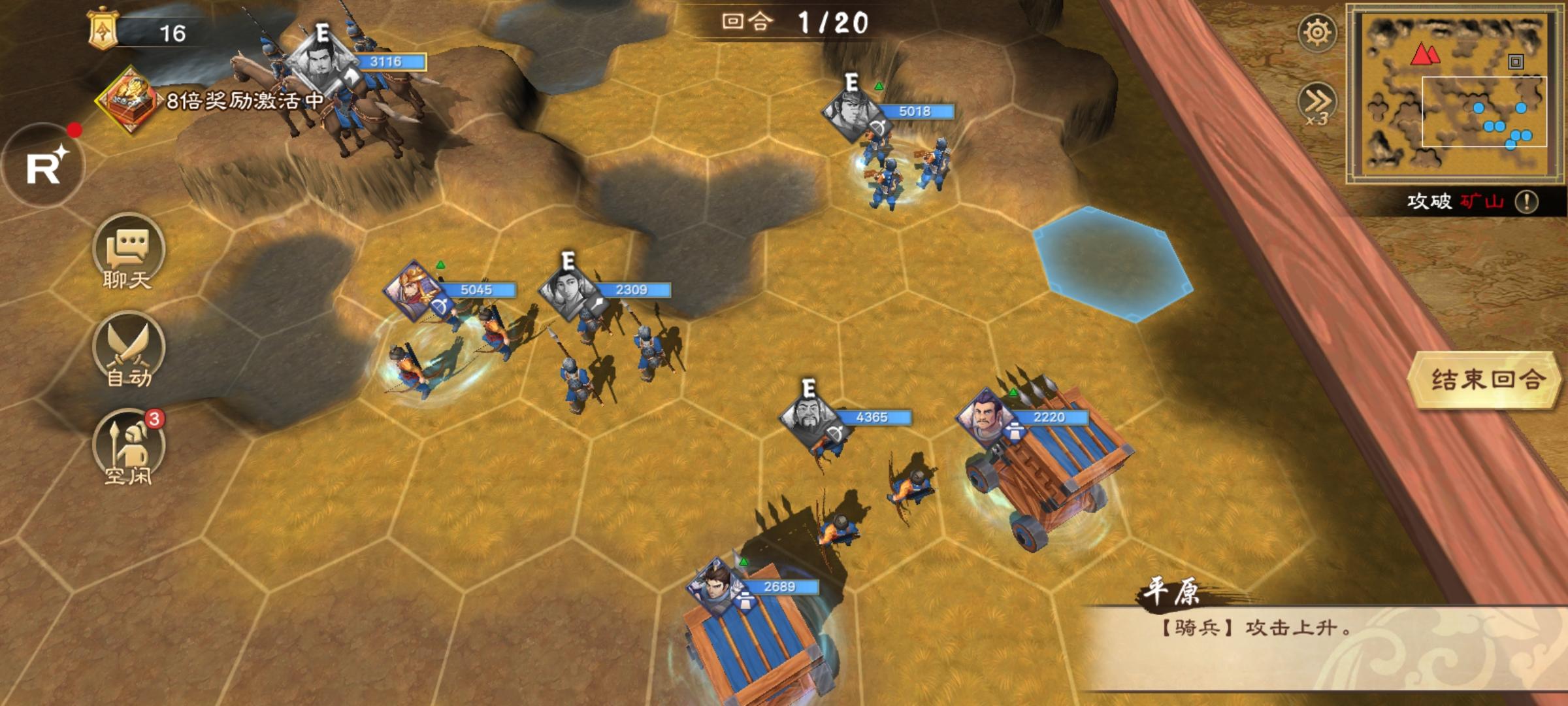The image size is (1568, 706).
Task: Select the 空闲 idle units button
Action: pyautogui.click(x=129, y=448)
